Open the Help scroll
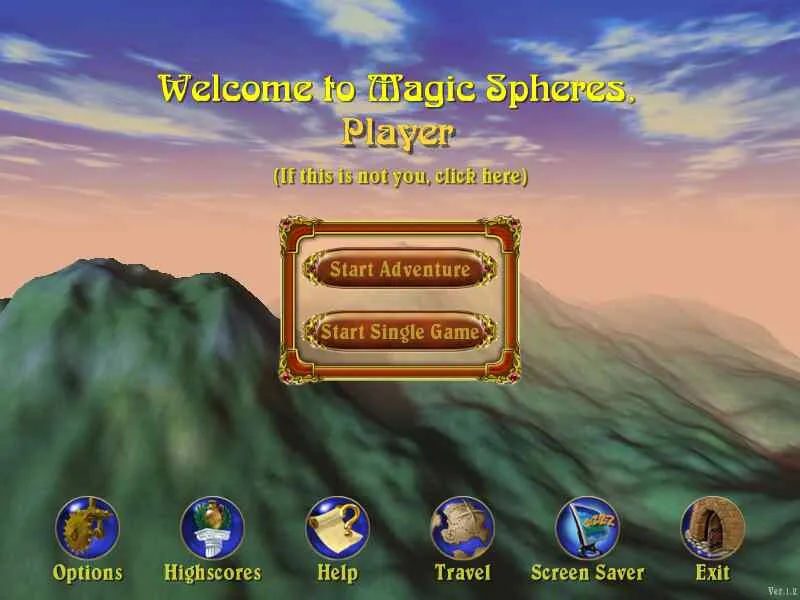The height and width of the screenshot is (600, 800). click(337, 529)
